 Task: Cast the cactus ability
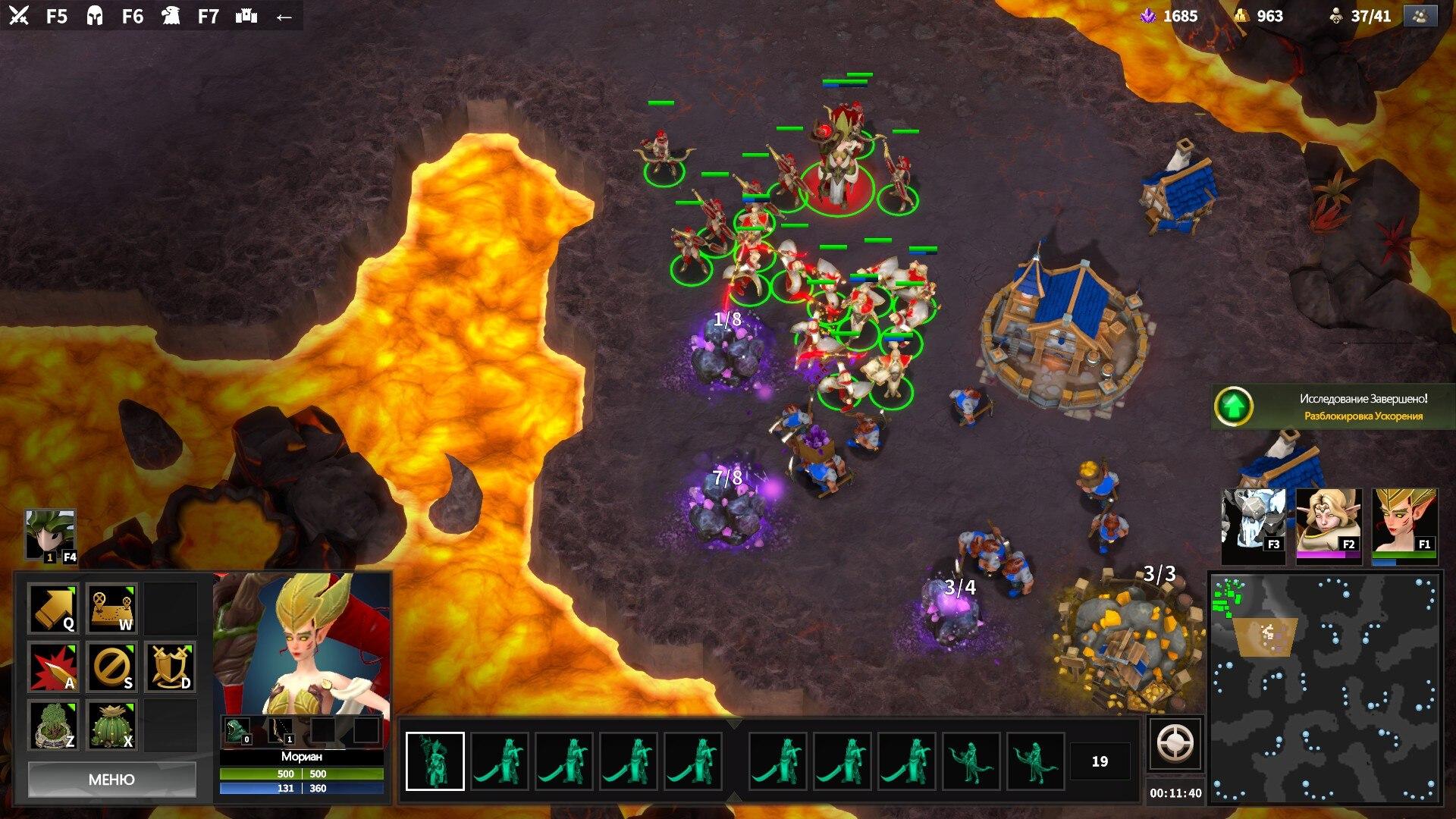click(112, 726)
